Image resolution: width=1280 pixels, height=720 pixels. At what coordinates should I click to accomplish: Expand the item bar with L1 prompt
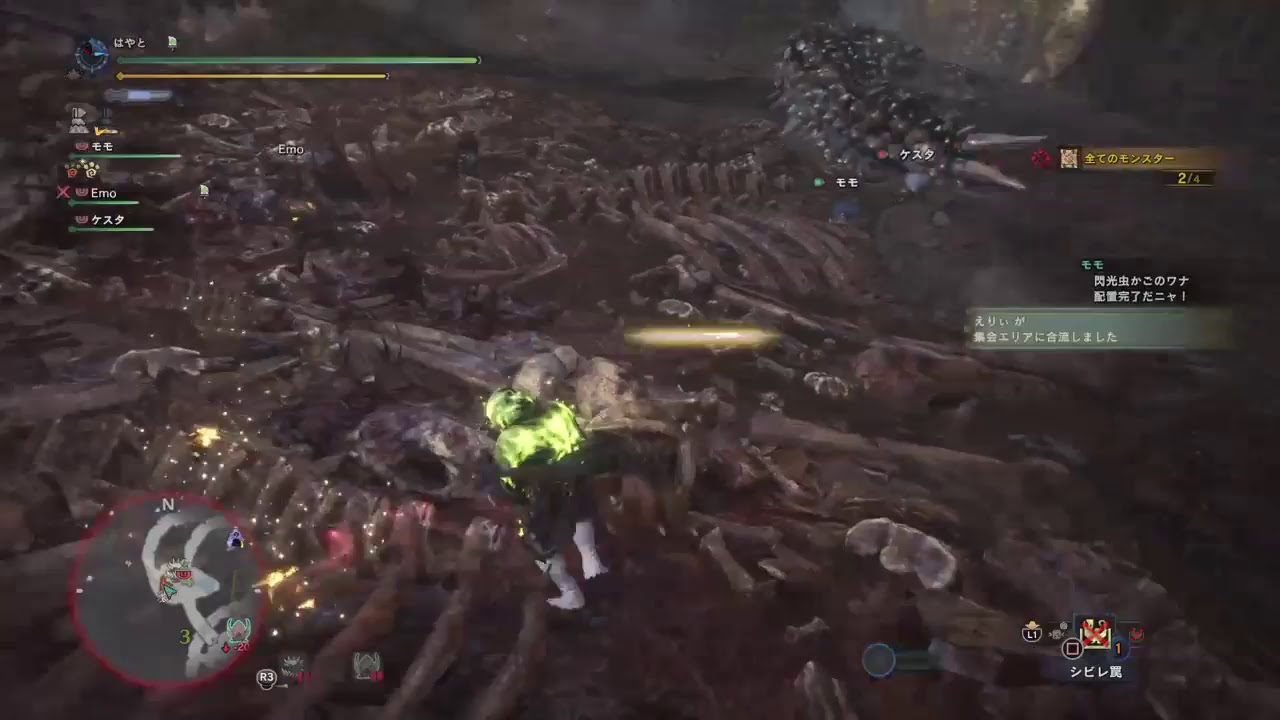click(x=1031, y=634)
